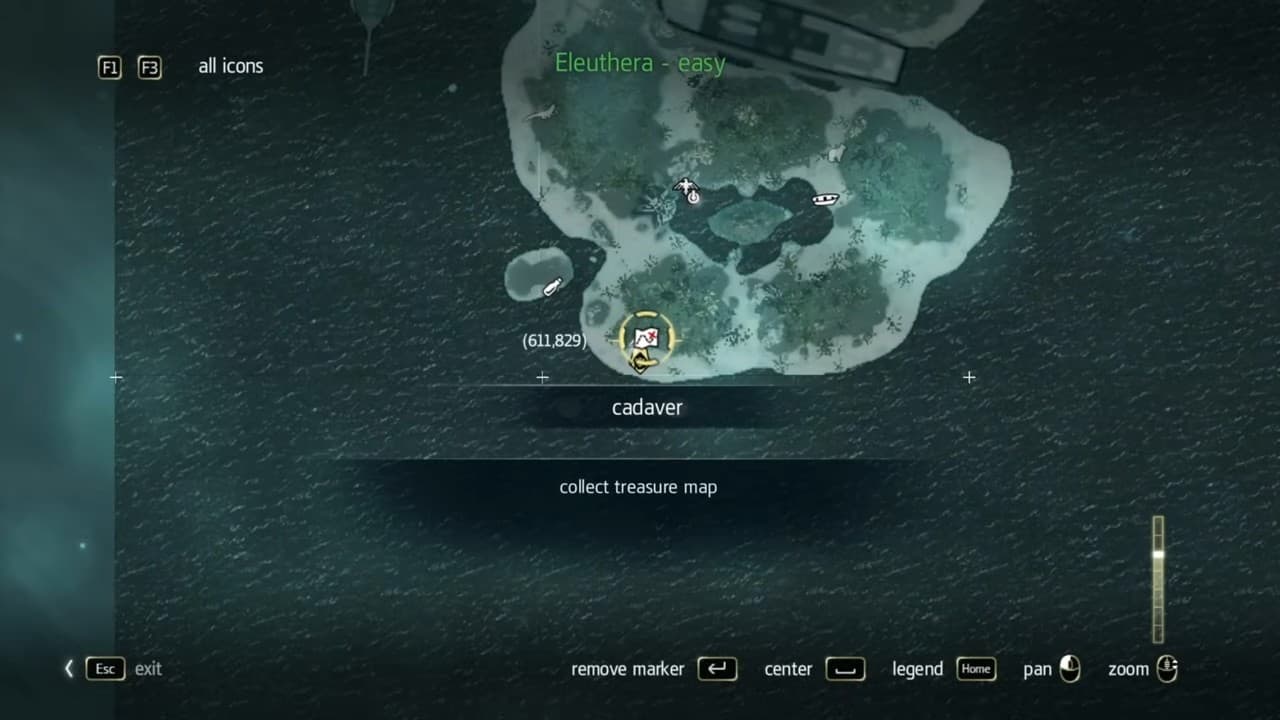Viewport: 1280px width, 720px height.
Task: Click the plus crosshair on the left edge
Action: 116,377
